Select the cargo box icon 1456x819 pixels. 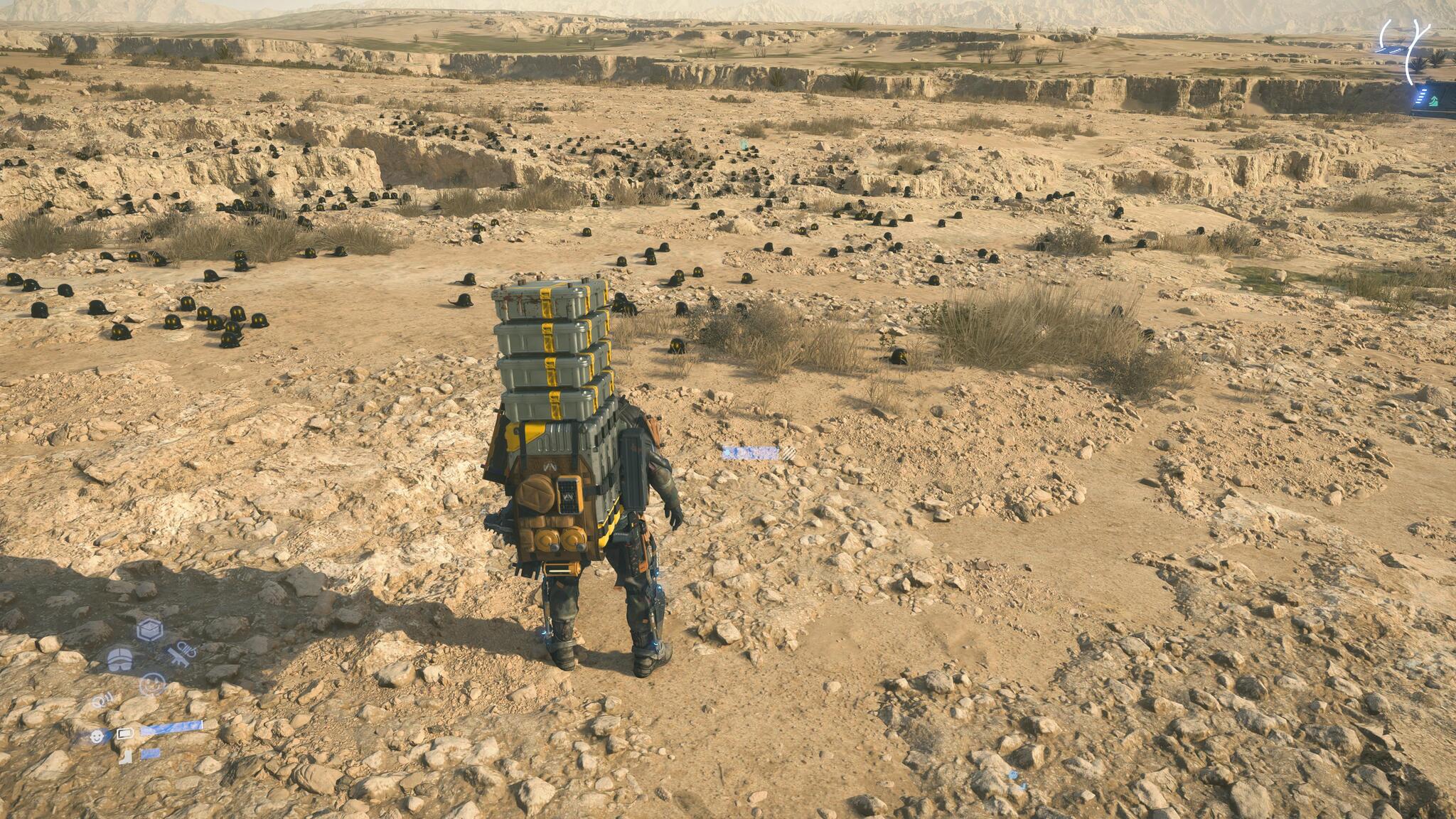pos(150,630)
